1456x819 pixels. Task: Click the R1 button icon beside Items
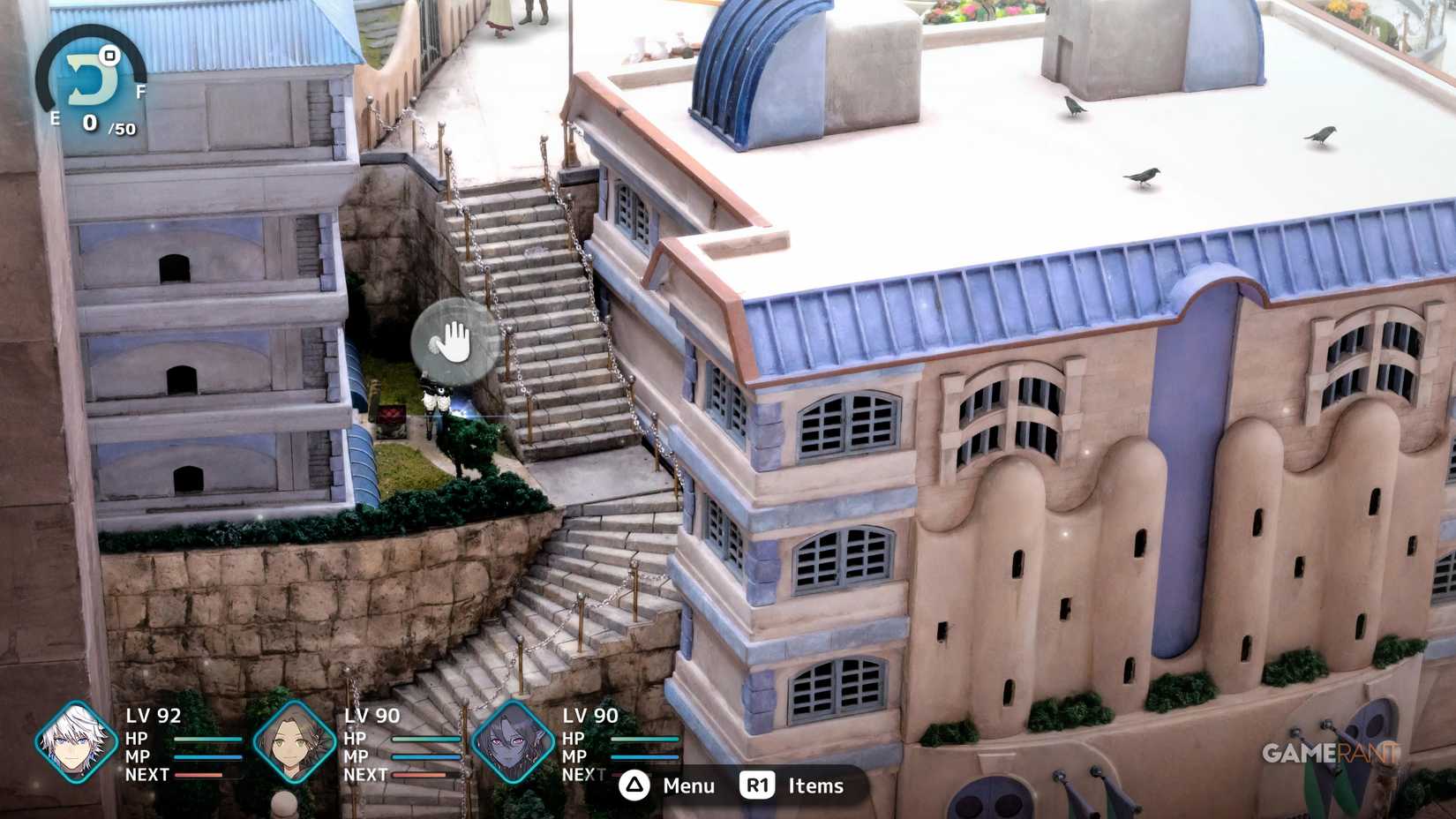click(757, 785)
